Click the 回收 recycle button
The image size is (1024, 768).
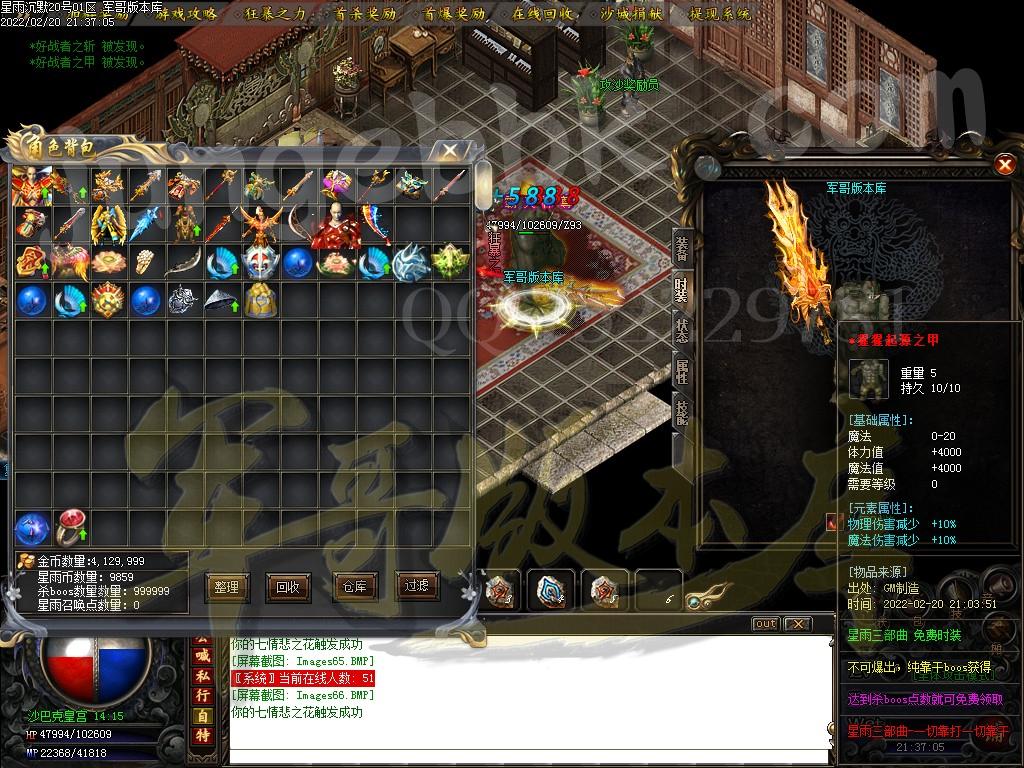288,587
